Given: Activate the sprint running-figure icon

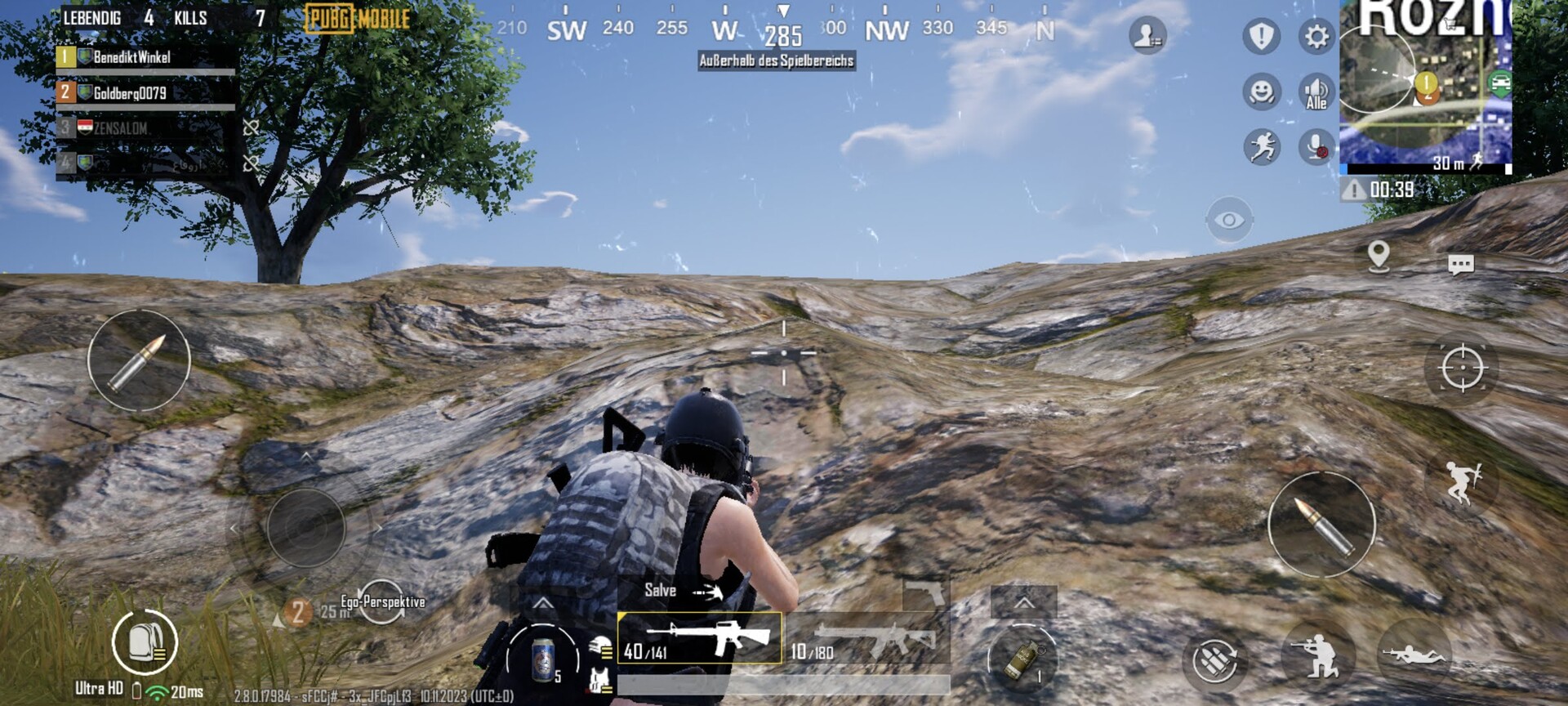Looking at the screenshot, I should pos(1262,147).
